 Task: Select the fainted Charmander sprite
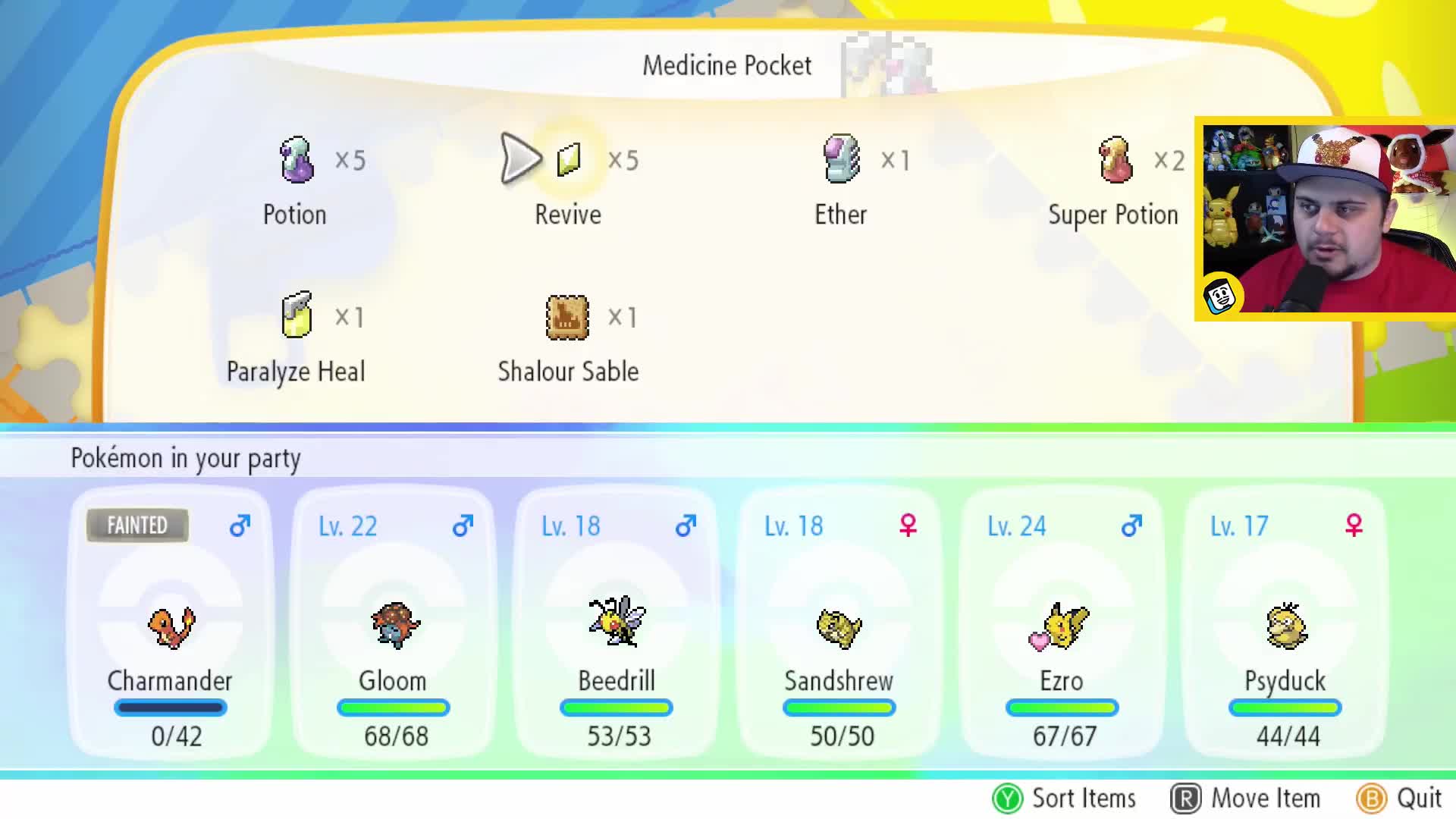click(171, 626)
